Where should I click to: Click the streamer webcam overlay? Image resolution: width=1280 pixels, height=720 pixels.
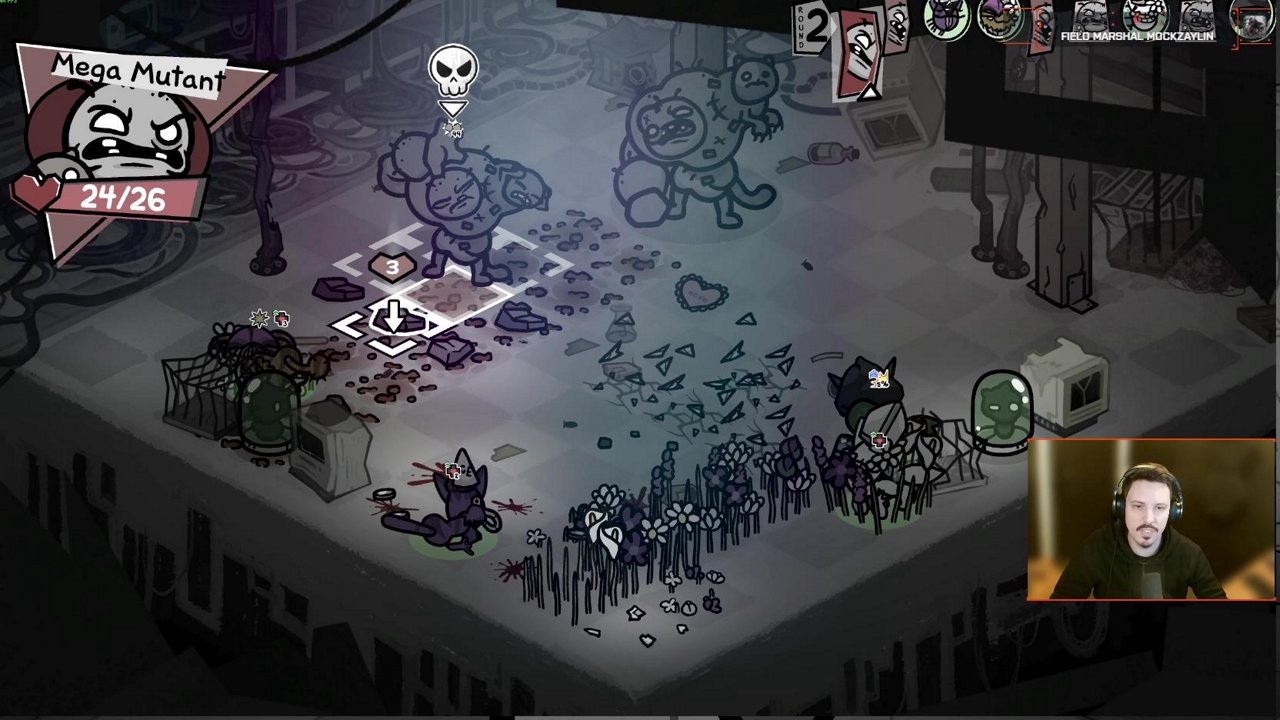(1151, 520)
